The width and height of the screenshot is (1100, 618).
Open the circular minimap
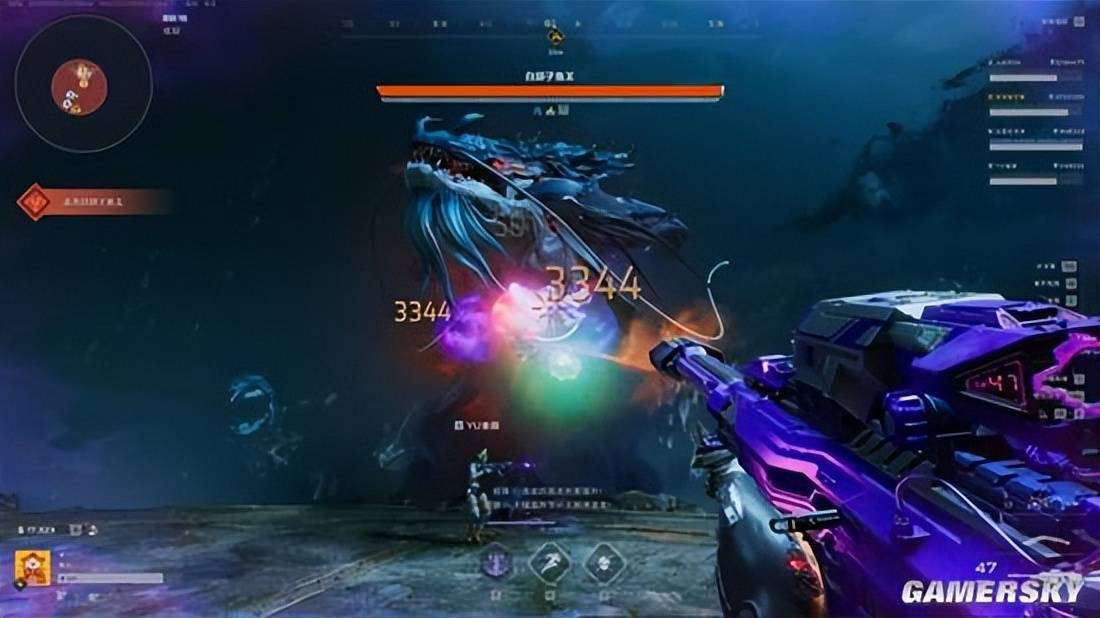pos(83,84)
